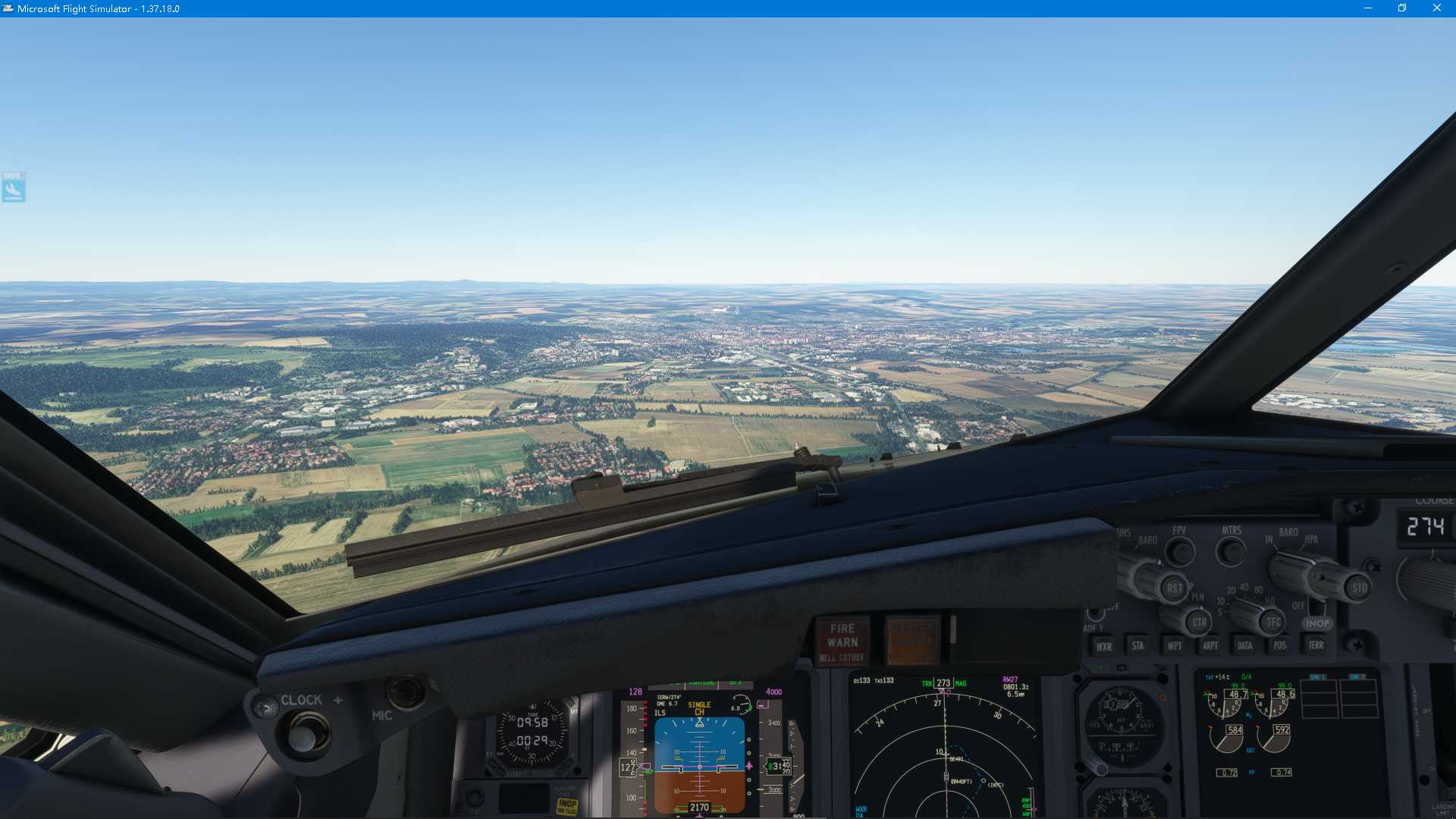1456x819 pixels.
Task: Silence the FIRE WARN bell cutout light
Action: point(842,642)
